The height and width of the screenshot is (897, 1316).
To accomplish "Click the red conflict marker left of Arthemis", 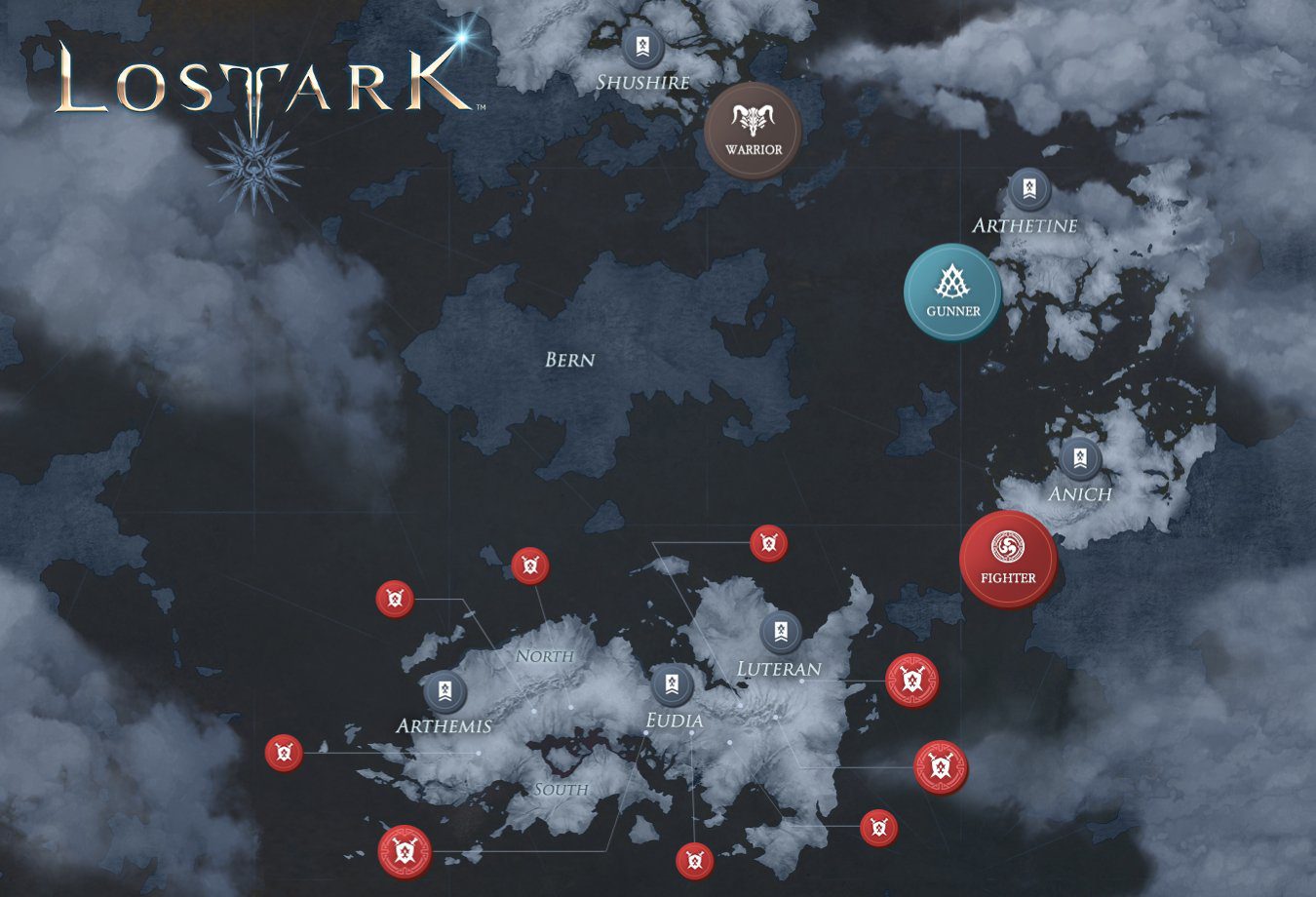I will 283,753.
